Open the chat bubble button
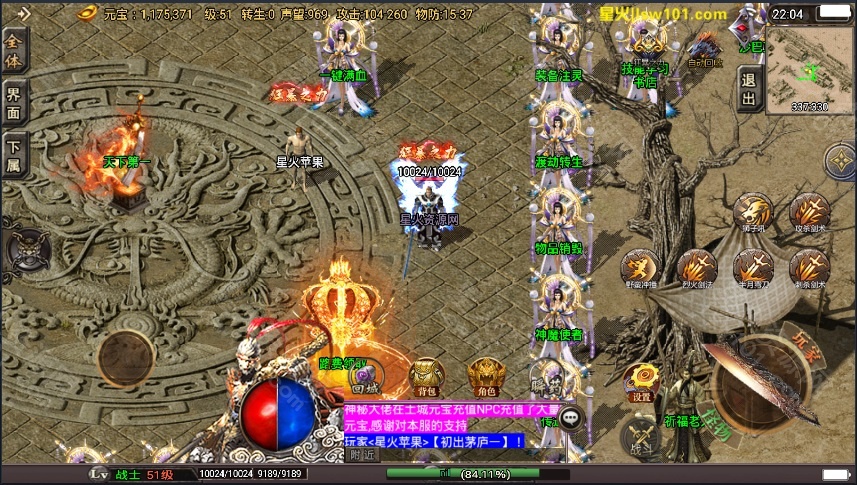Screen dimensions: 857x485 (x=571, y=420)
